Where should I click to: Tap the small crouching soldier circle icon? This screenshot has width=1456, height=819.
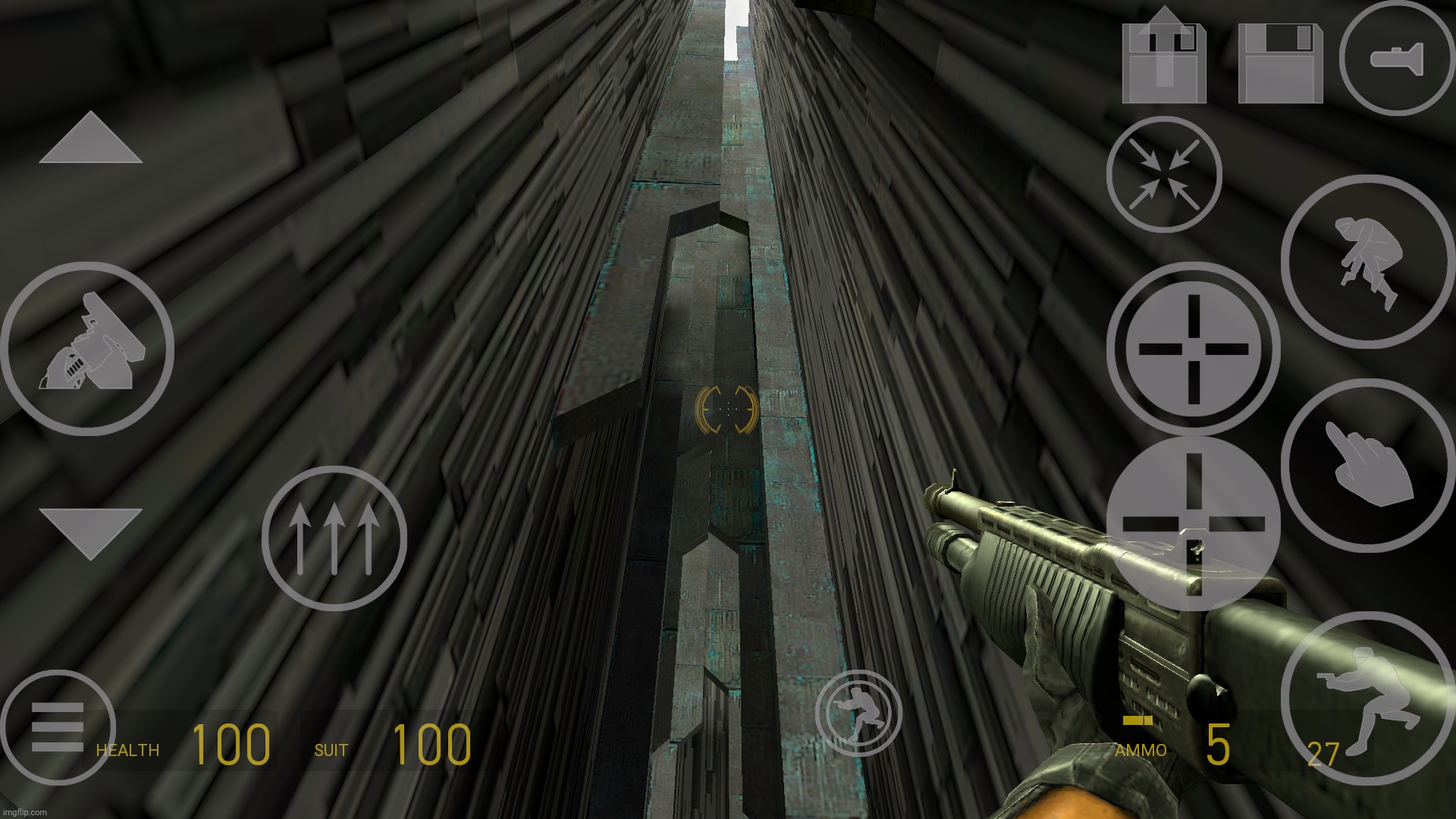858,714
